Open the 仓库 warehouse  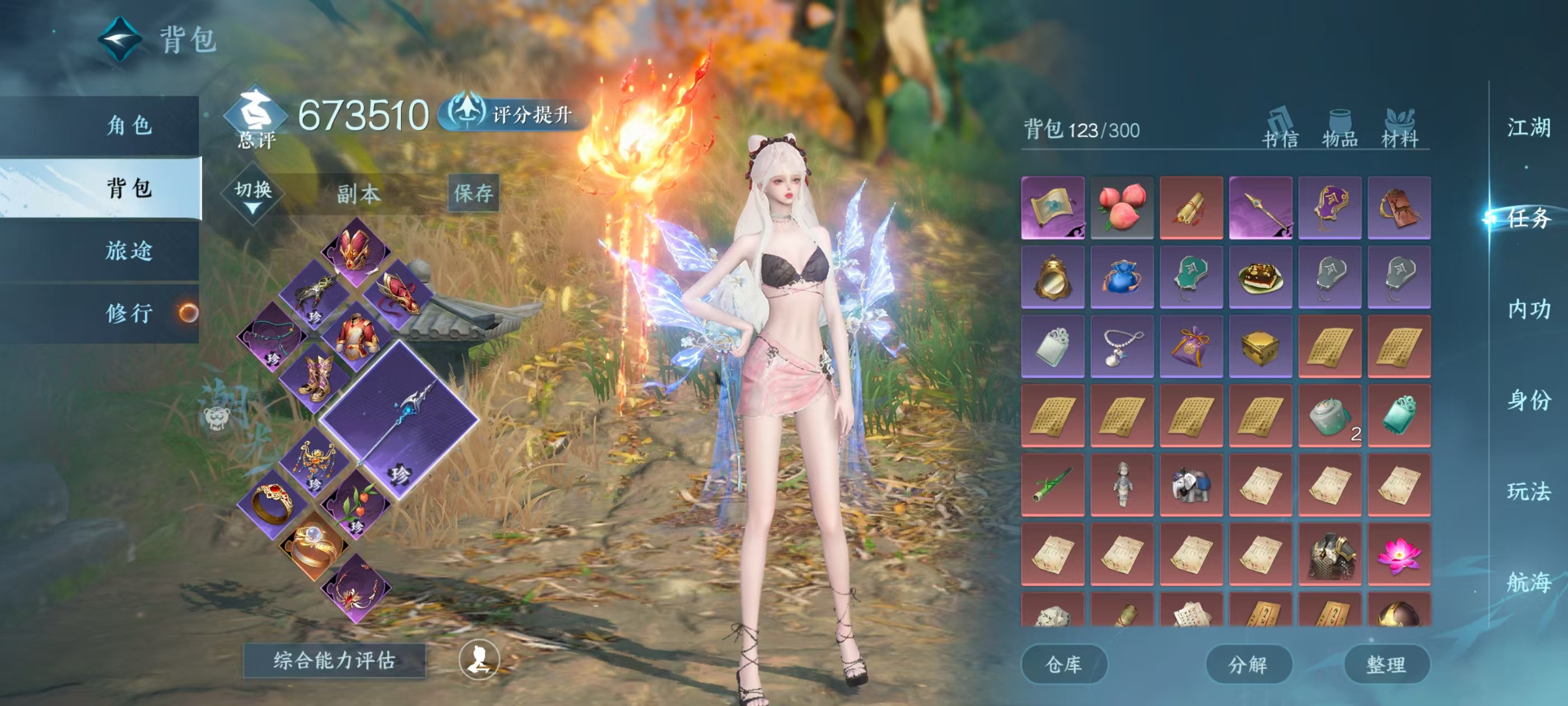point(1063,664)
